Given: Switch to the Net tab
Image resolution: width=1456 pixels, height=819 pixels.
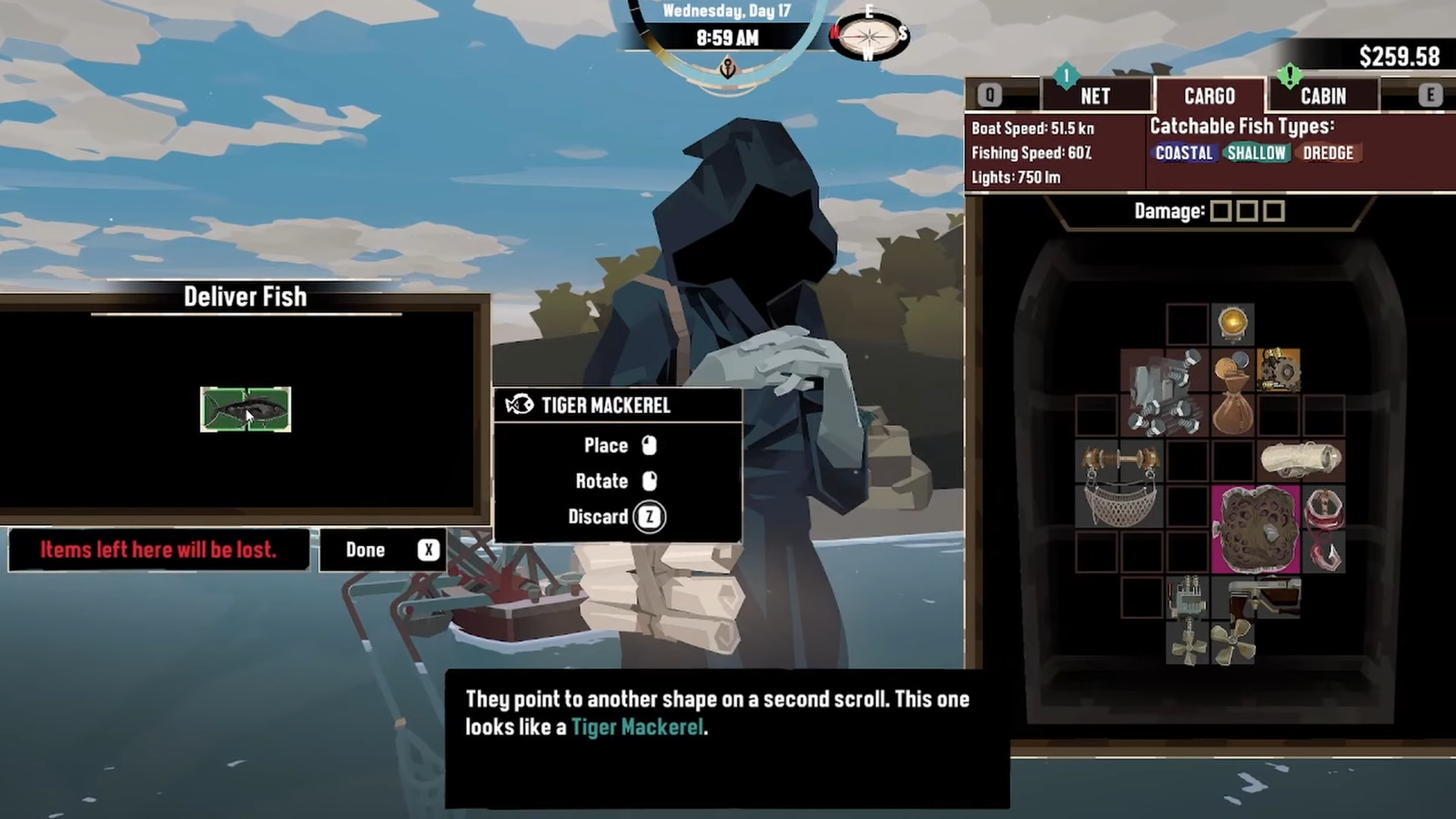Looking at the screenshot, I should tap(1095, 96).
